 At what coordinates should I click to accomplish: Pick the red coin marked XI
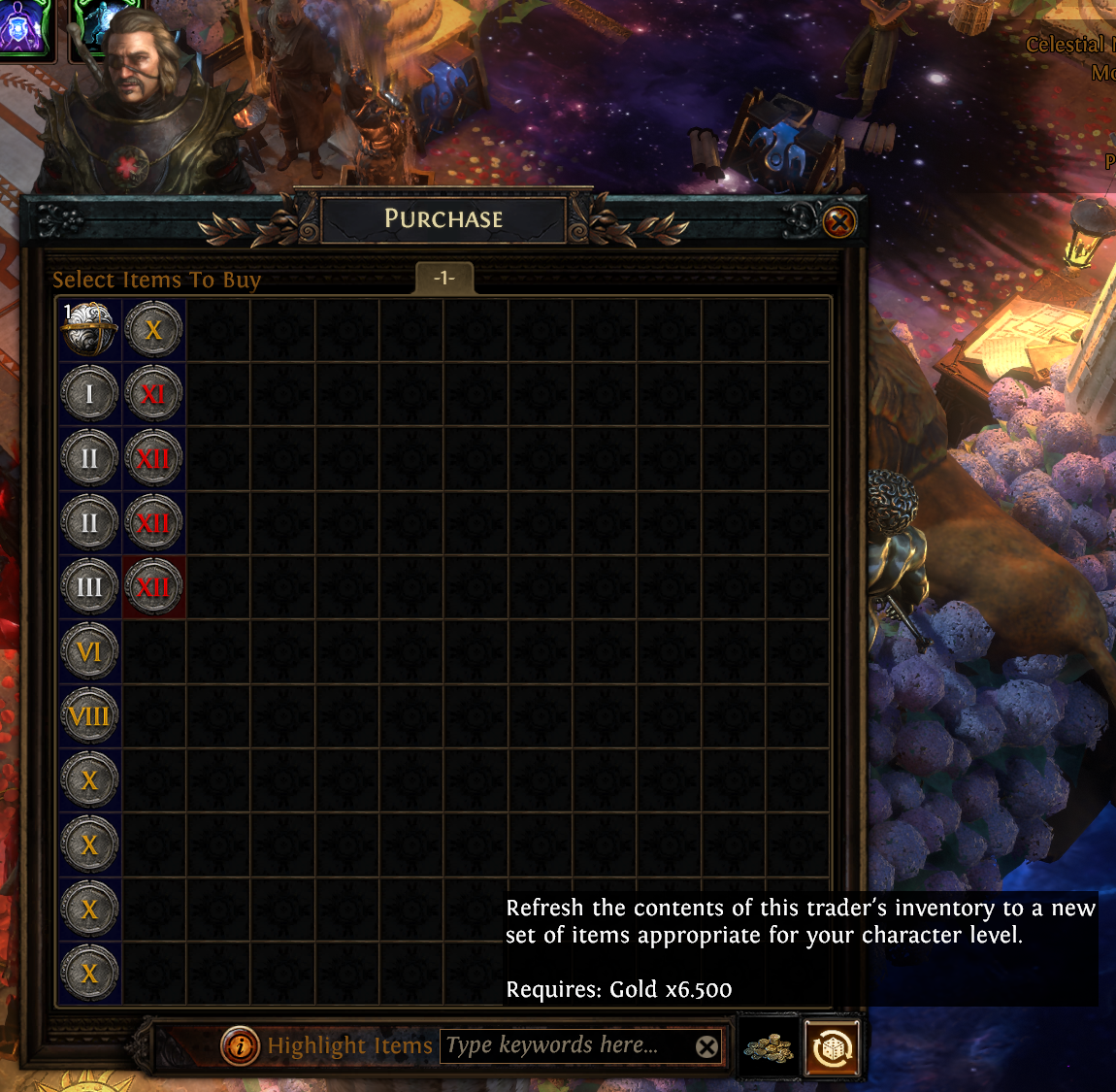(153, 394)
